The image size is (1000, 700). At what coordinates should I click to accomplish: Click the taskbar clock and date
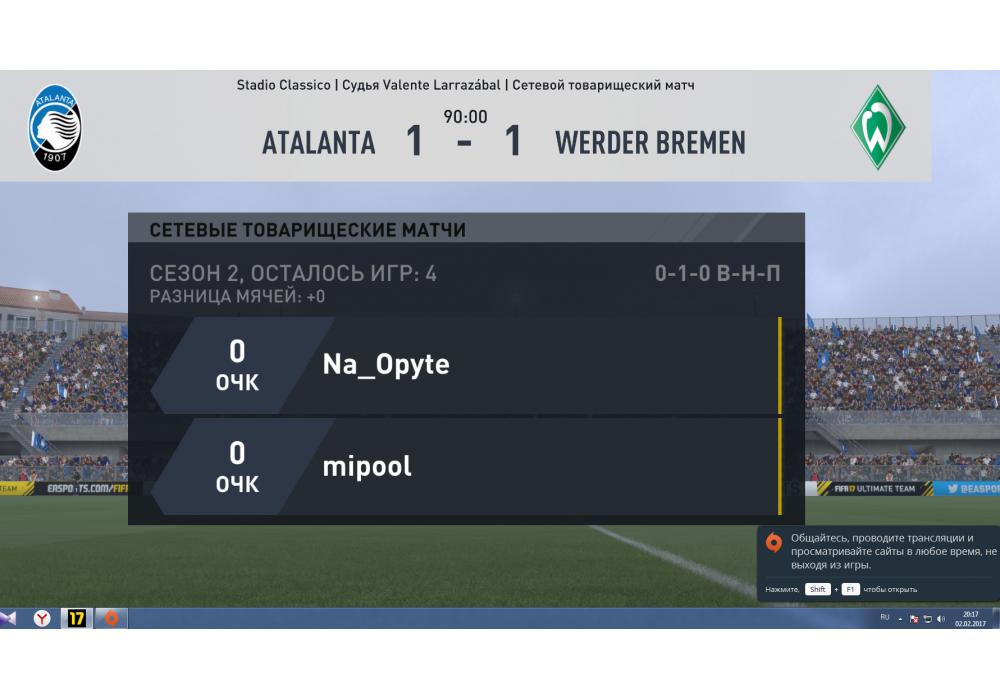tap(970, 619)
